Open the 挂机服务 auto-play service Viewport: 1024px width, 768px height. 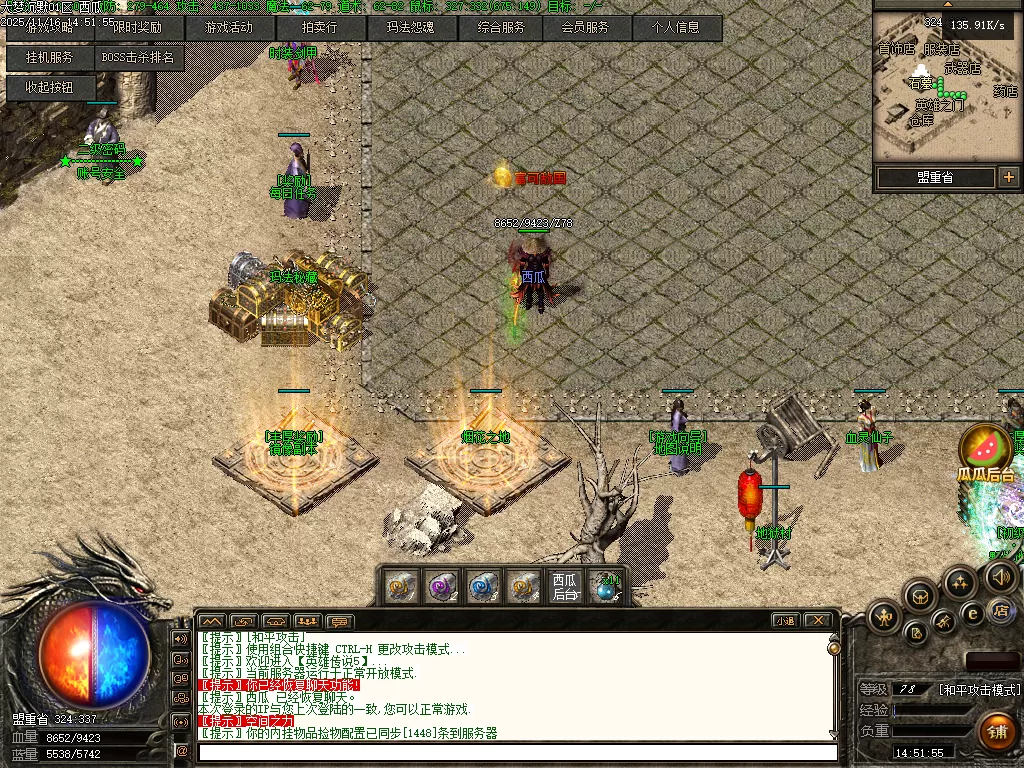50,58
